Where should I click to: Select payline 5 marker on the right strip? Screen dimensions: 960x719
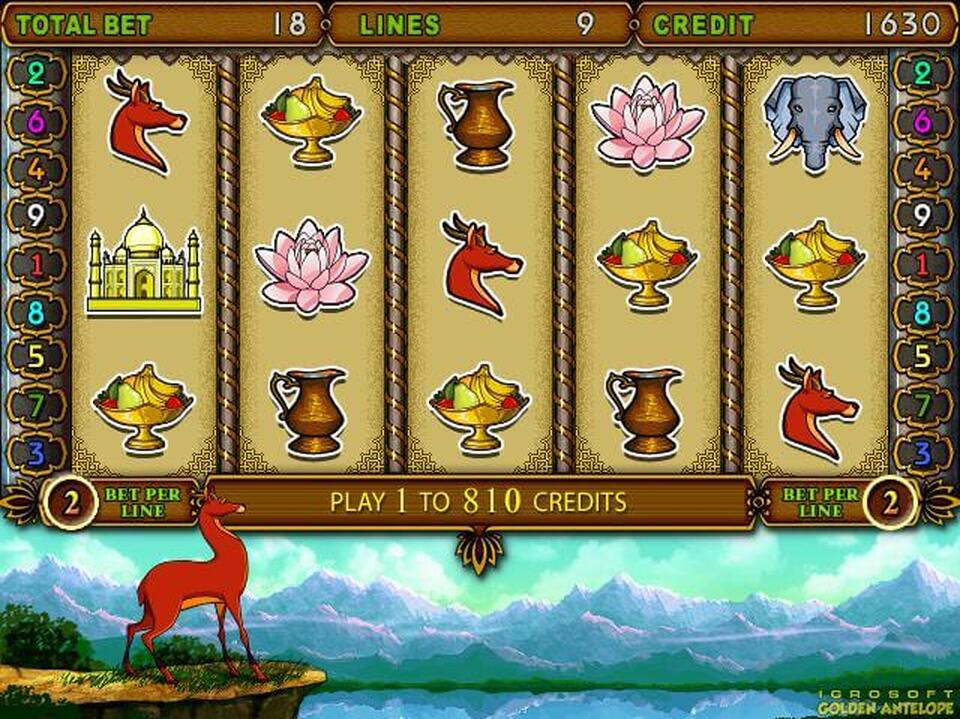click(x=923, y=357)
